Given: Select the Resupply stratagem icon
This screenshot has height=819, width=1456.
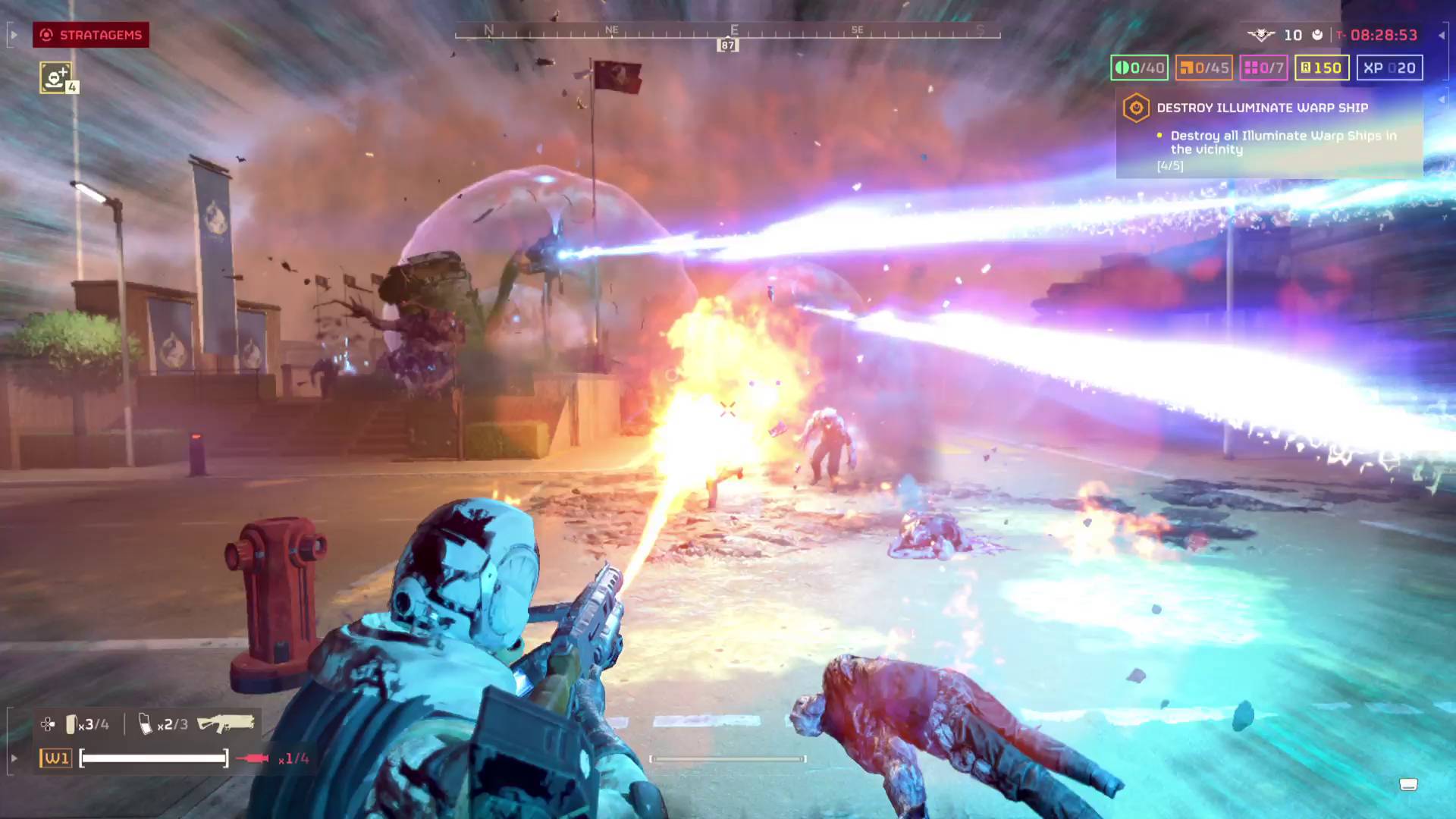Looking at the screenshot, I should point(55,78).
